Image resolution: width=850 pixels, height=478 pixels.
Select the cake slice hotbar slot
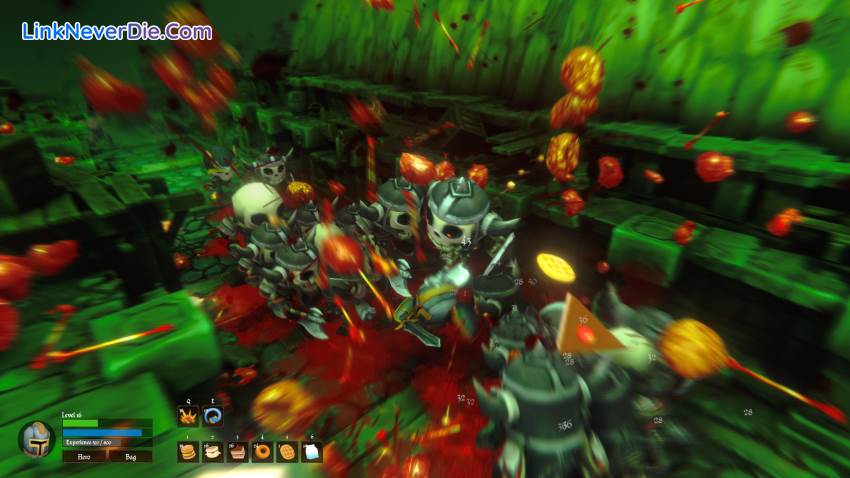click(x=237, y=451)
